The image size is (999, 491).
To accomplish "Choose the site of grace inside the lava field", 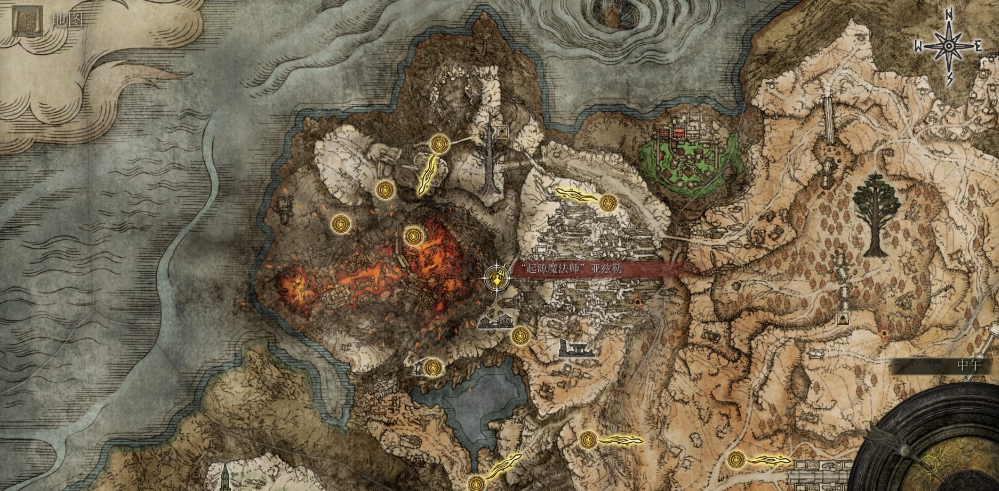I will click(x=414, y=236).
